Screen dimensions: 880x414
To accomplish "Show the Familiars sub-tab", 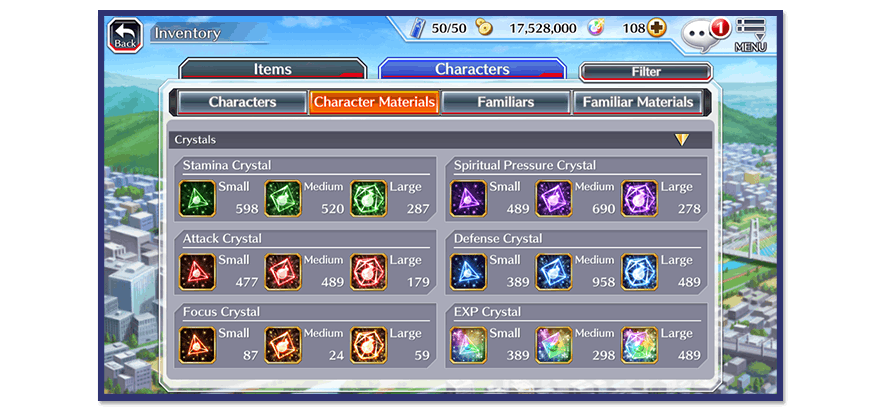I will point(505,102).
